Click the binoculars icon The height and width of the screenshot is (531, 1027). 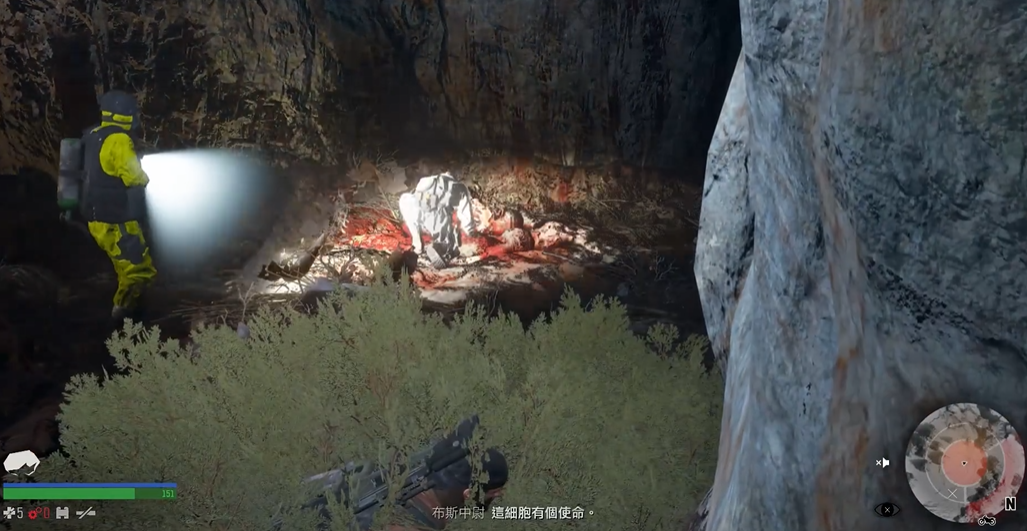click(62, 513)
